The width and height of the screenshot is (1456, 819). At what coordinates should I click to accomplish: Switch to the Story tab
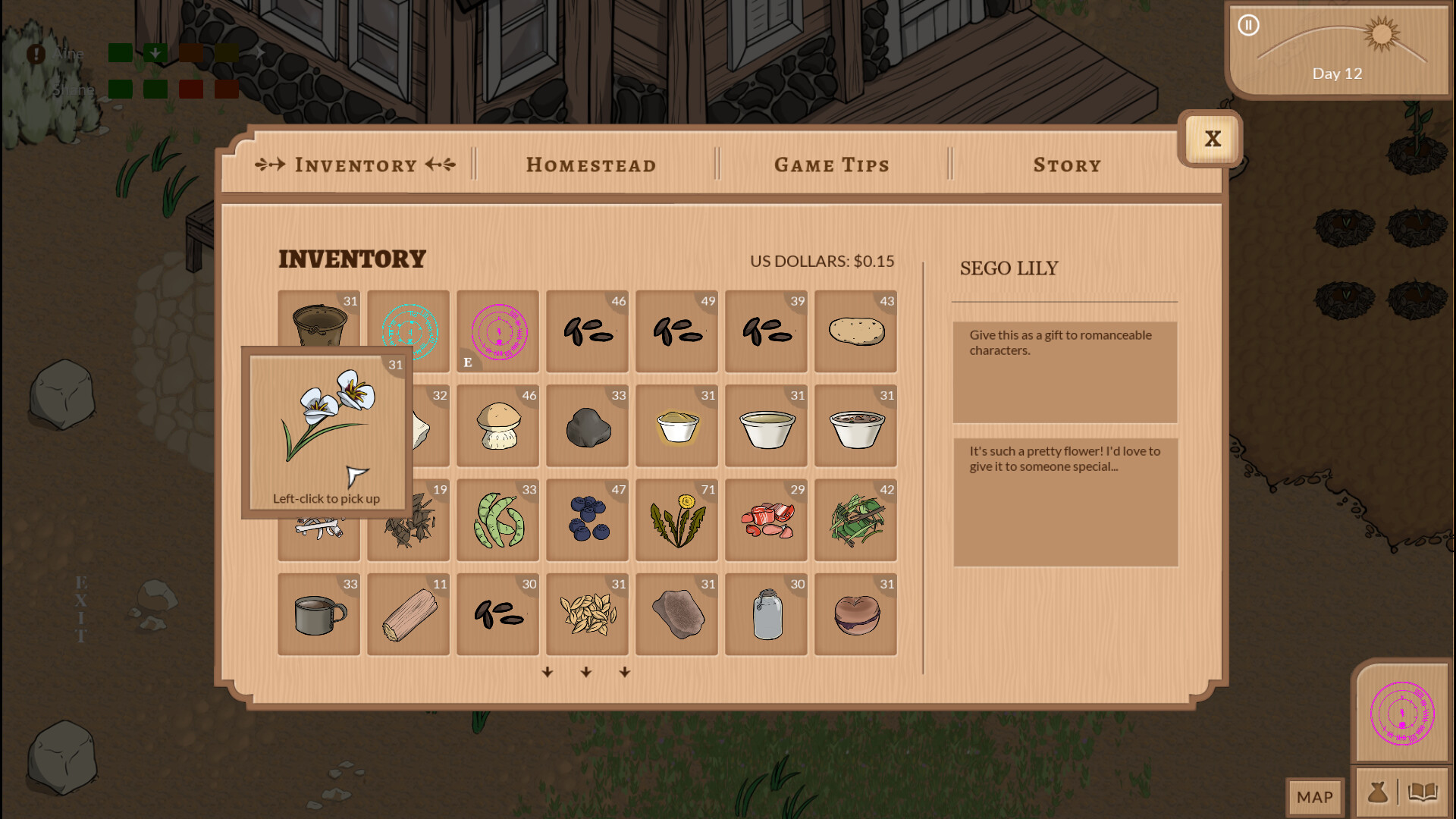pos(1066,165)
